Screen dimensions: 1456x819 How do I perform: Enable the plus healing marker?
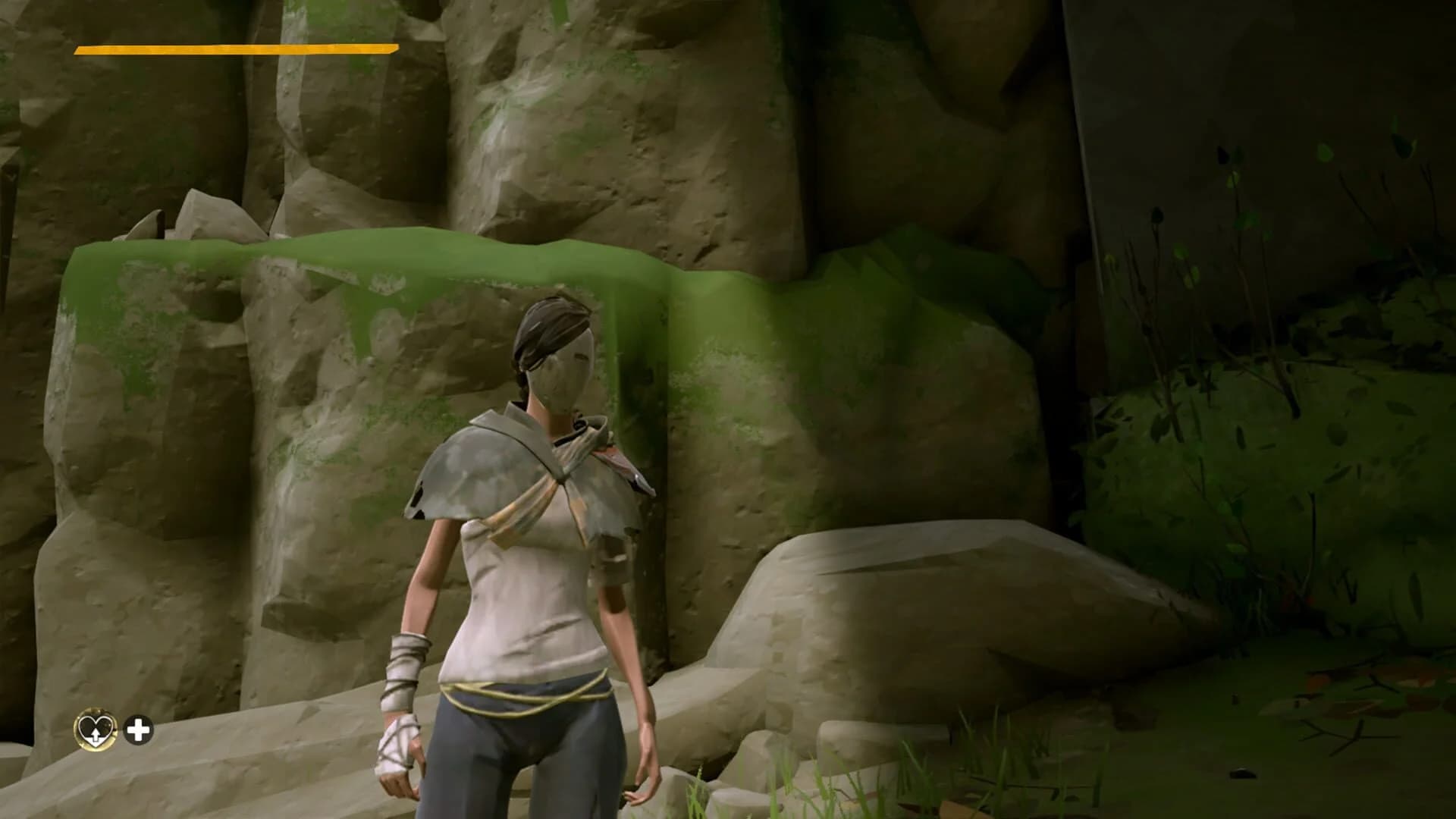[138, 730]
